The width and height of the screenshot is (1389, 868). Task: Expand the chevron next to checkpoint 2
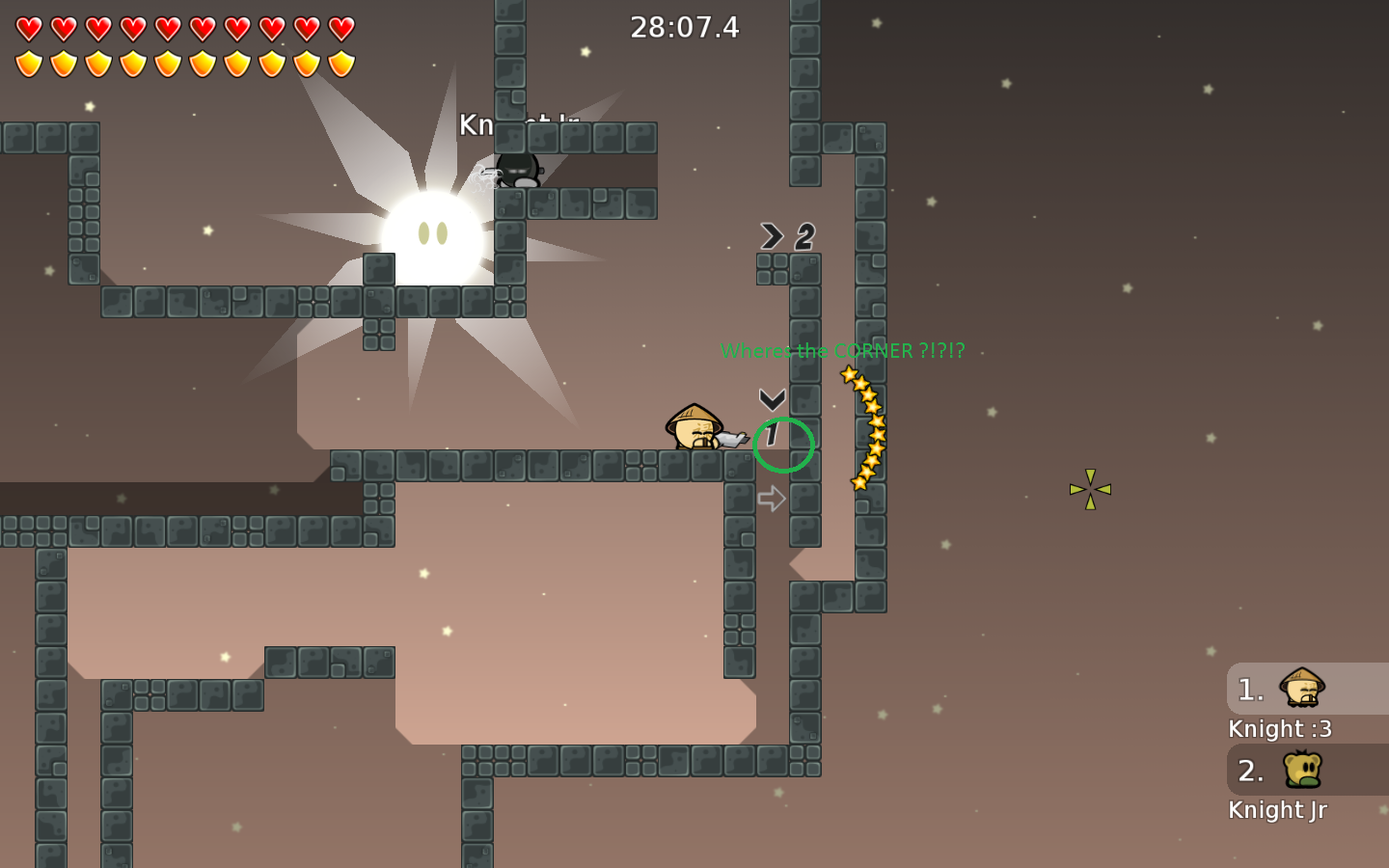coord(771,235)
